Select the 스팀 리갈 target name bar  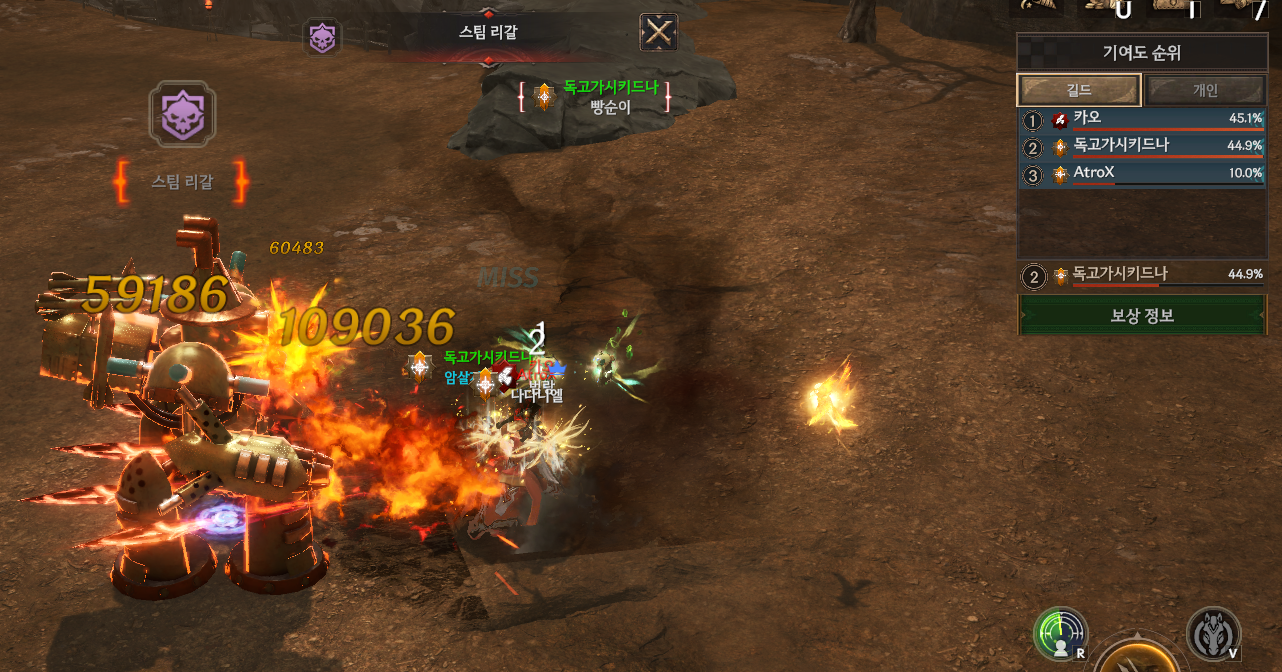[488, 33]
